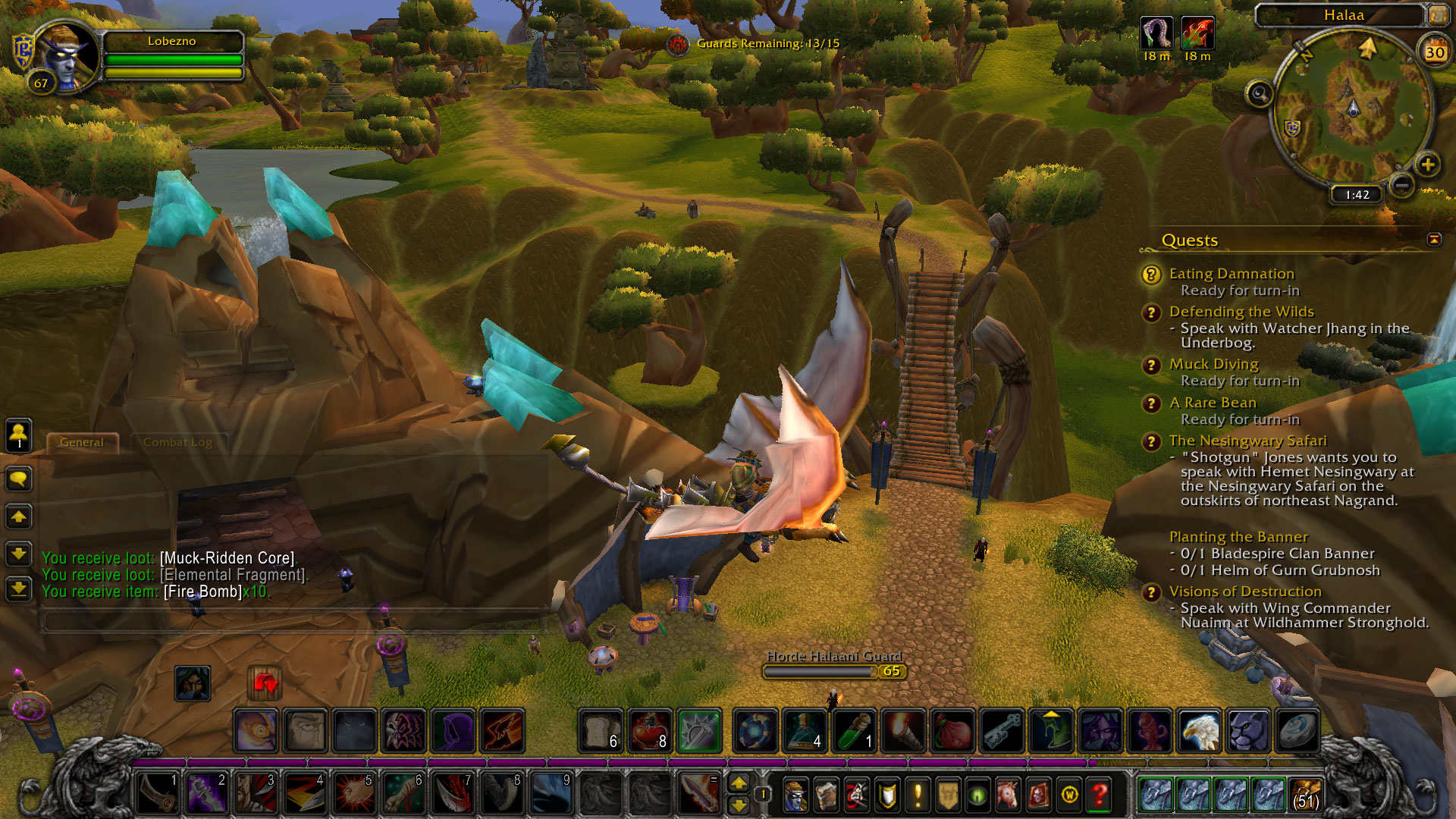Open the red question mark help button

point(1100,795)
